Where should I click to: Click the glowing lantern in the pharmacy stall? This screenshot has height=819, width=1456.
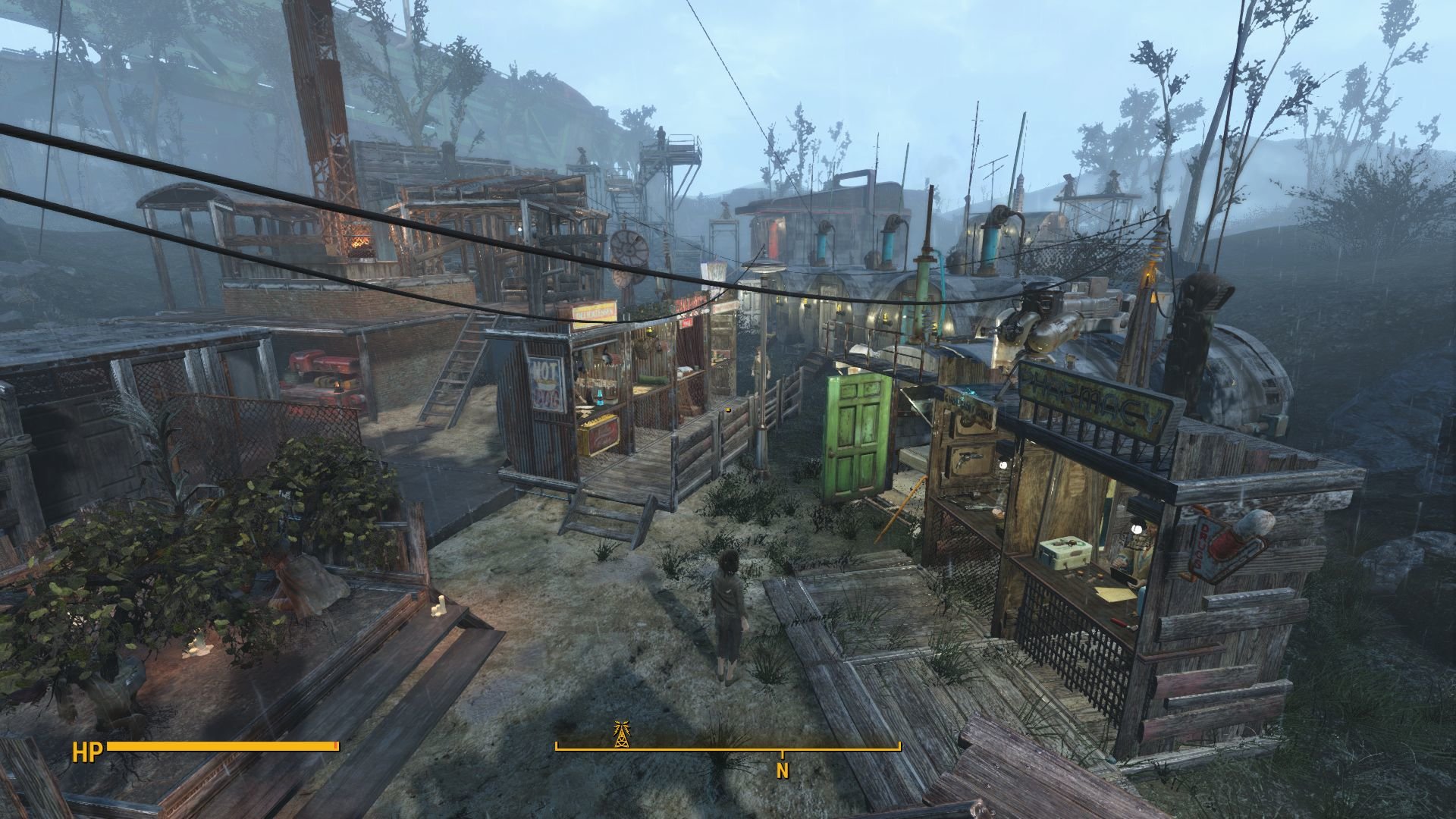(1137, 529)
